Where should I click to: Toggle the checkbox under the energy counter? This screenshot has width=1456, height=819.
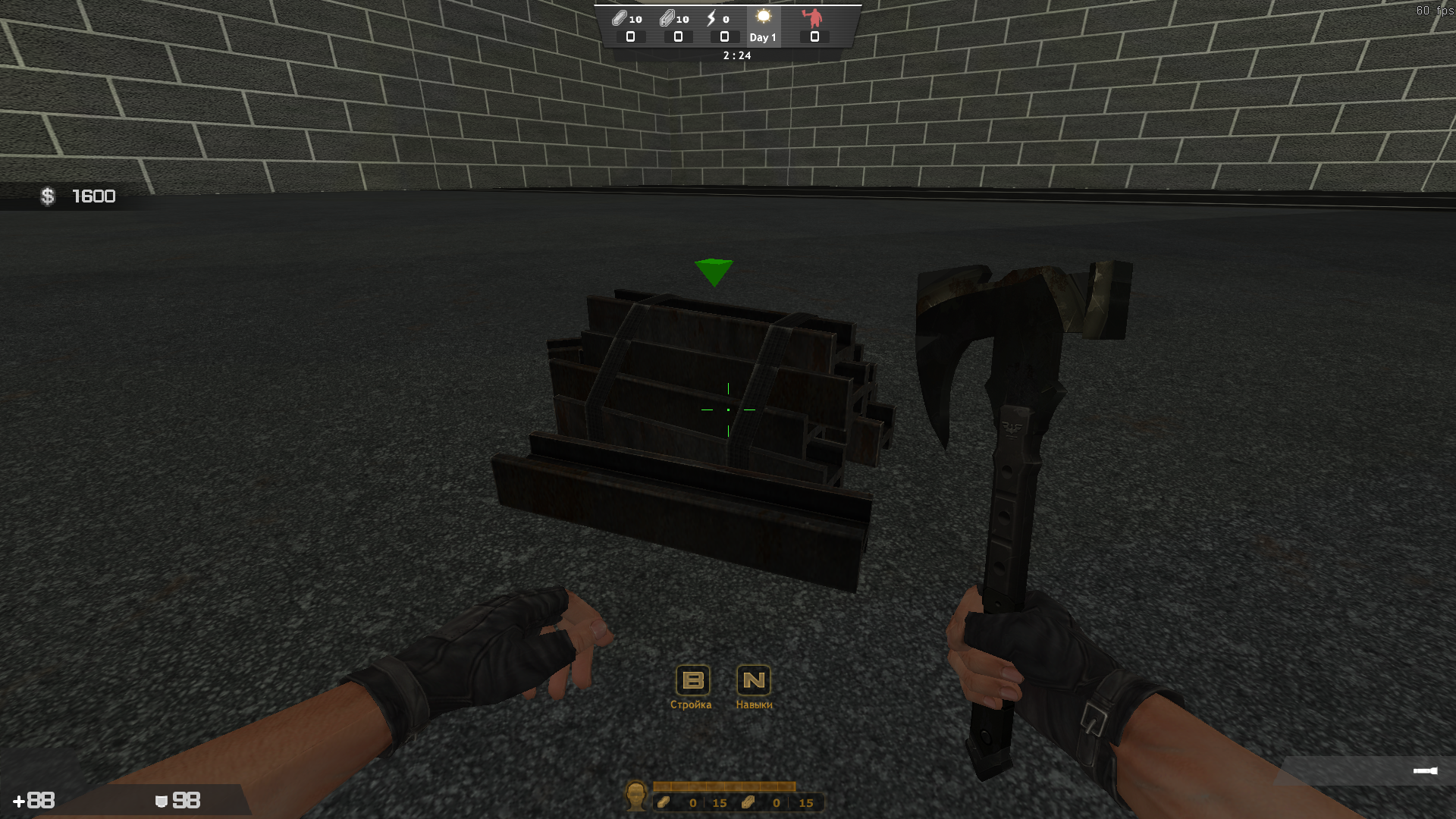pos(724,36)
